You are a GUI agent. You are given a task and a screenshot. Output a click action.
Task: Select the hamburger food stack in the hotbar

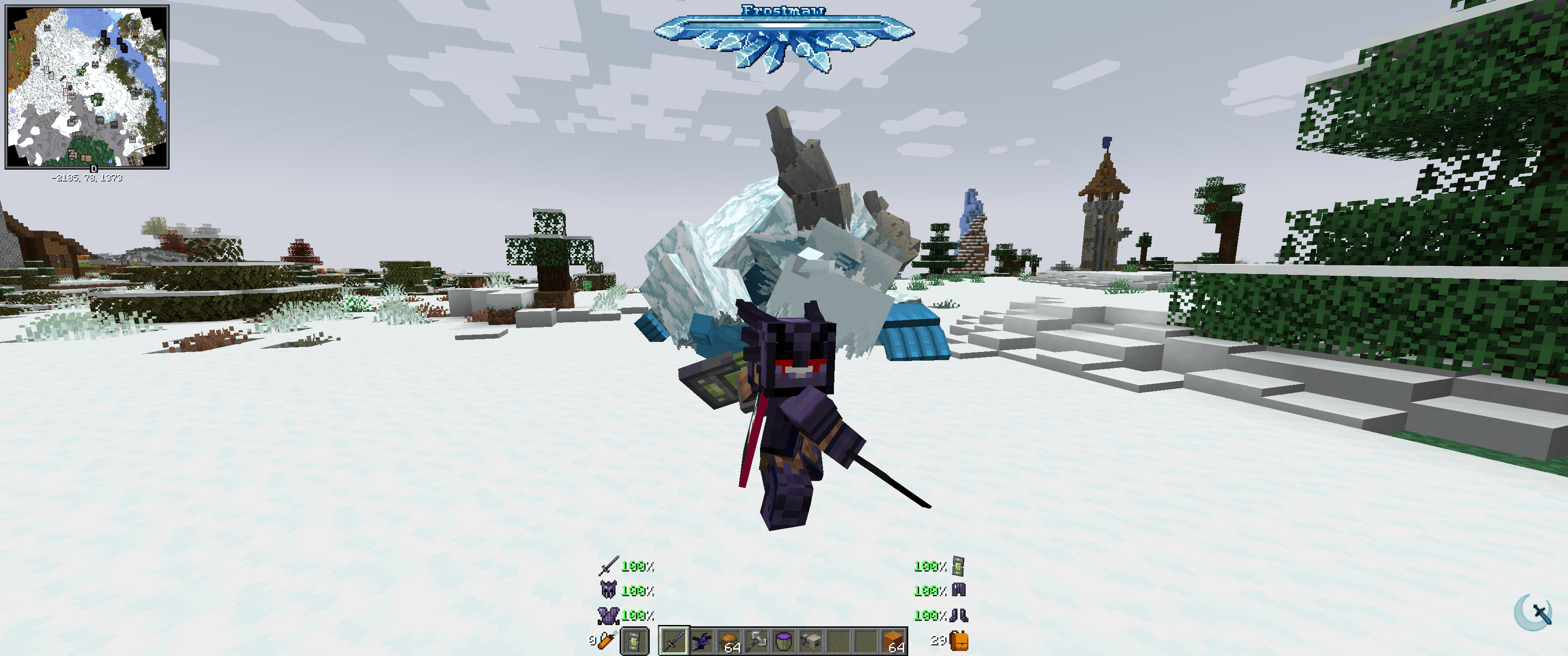tap(729, 642)
